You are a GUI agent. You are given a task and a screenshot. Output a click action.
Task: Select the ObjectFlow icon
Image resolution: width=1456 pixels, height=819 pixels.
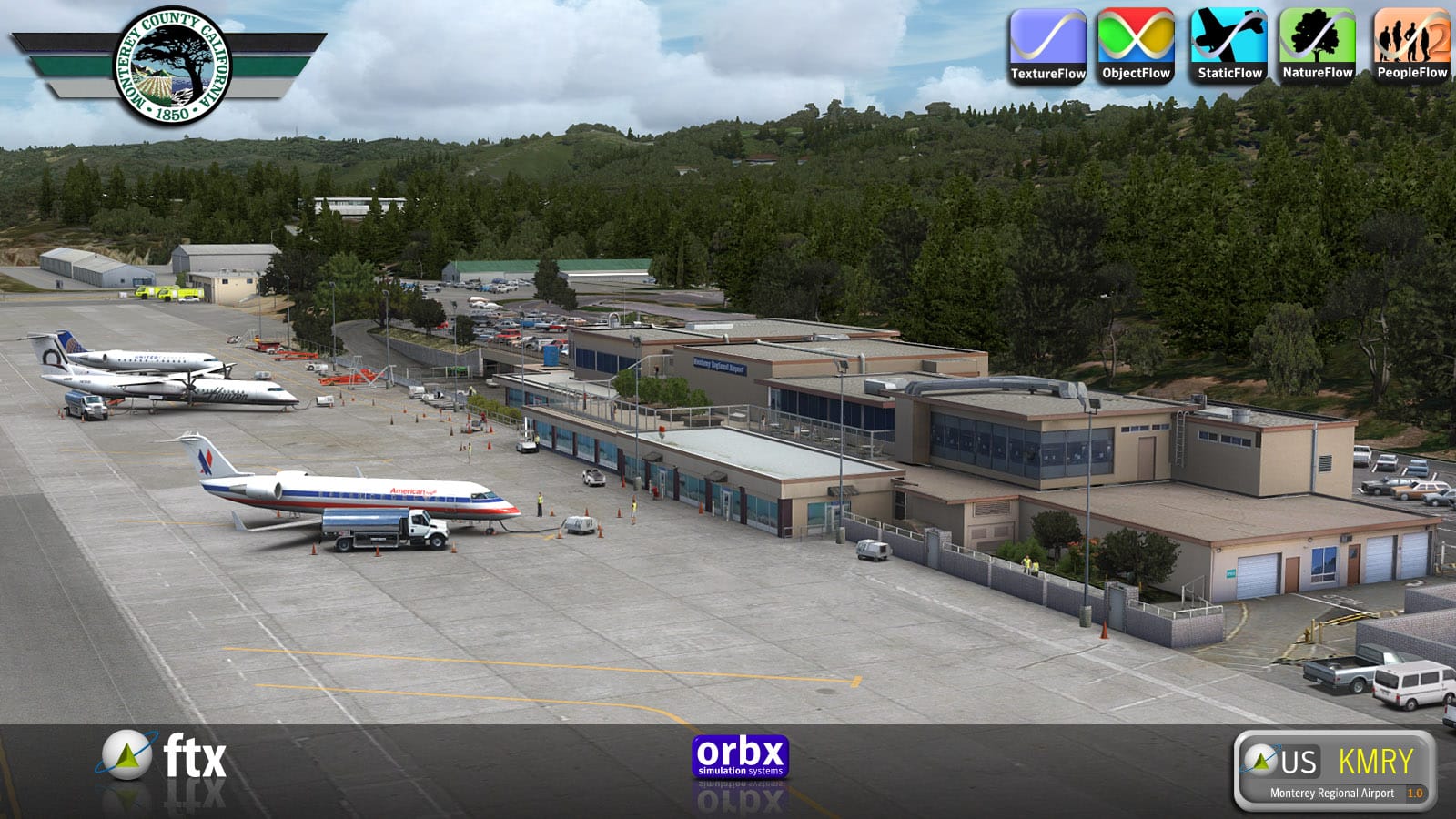click(x=1136, y=46)
